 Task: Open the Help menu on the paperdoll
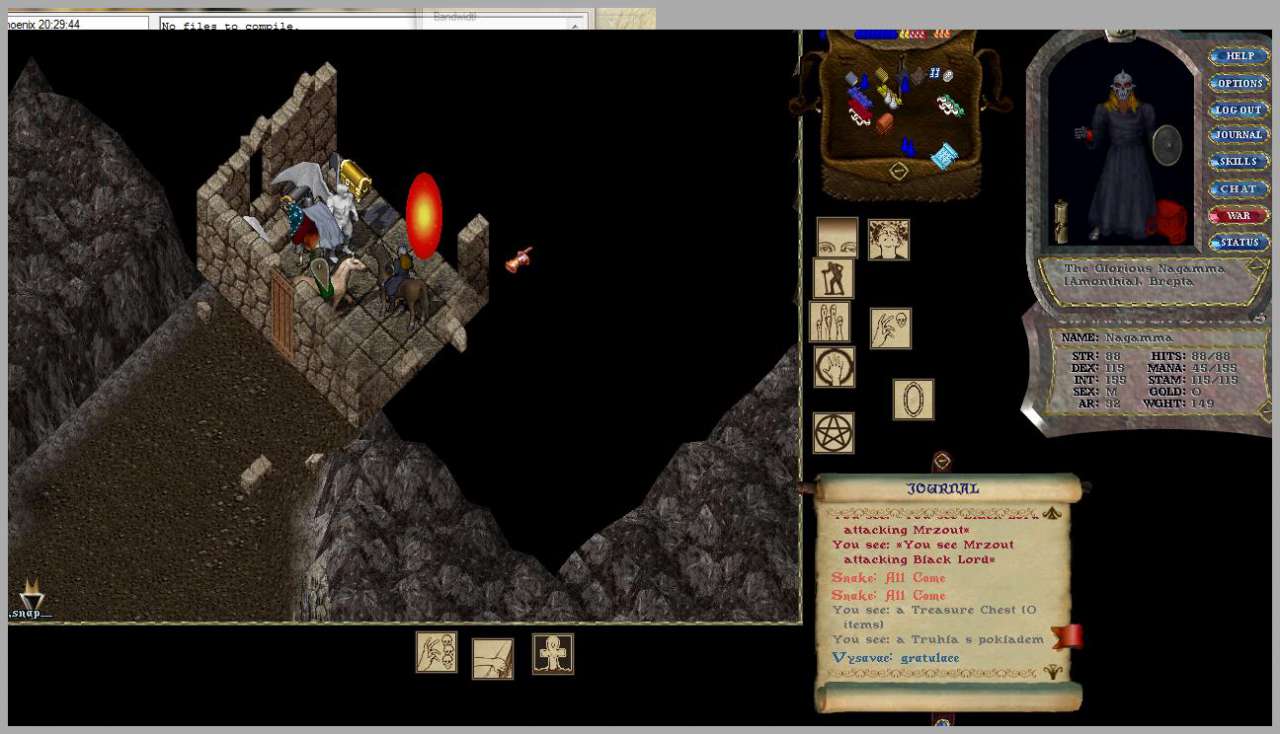point(1239,57)
